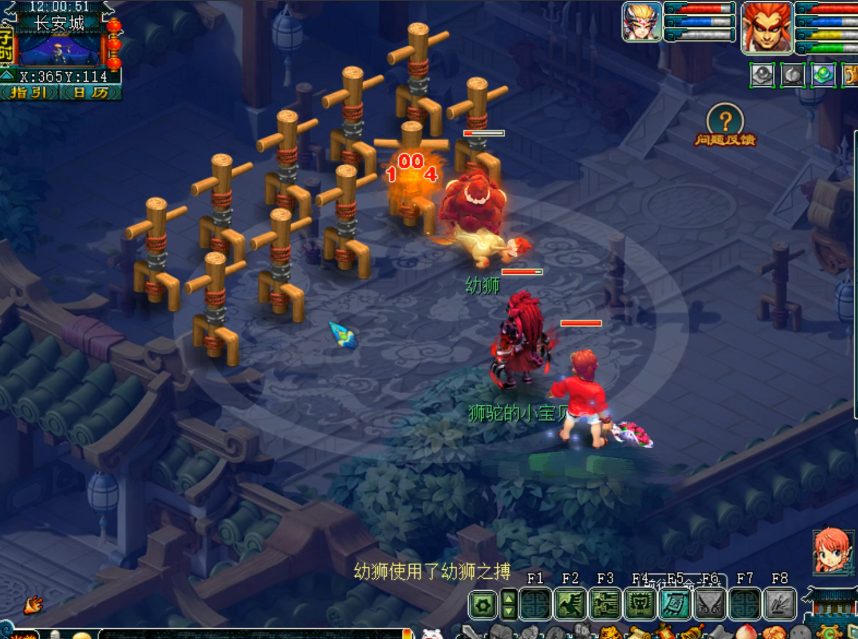Open the 日历 calendar button
Screen dimensions: 858x639
92,93
